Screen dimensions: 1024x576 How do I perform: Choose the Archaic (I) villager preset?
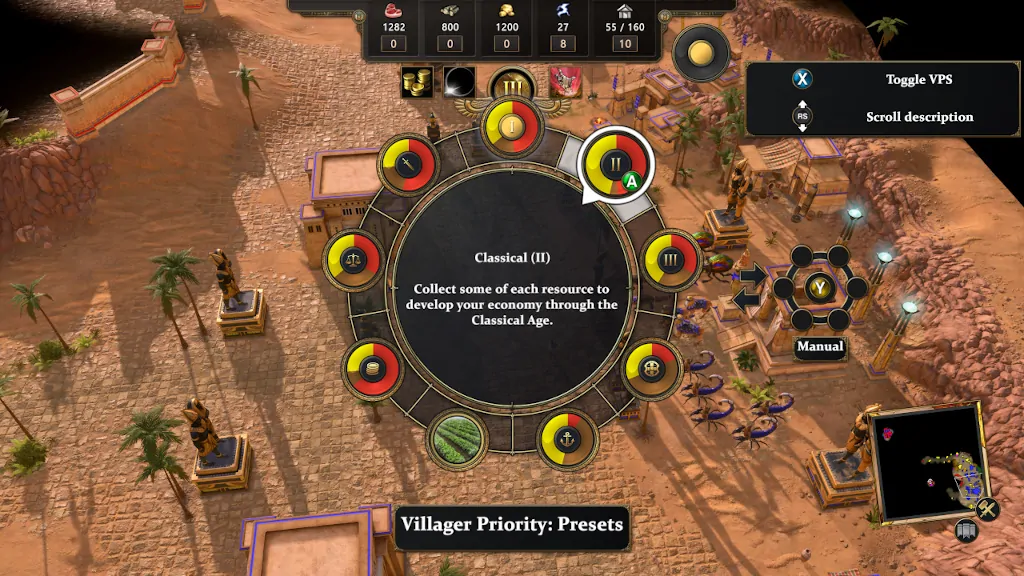tap(512, 127)
